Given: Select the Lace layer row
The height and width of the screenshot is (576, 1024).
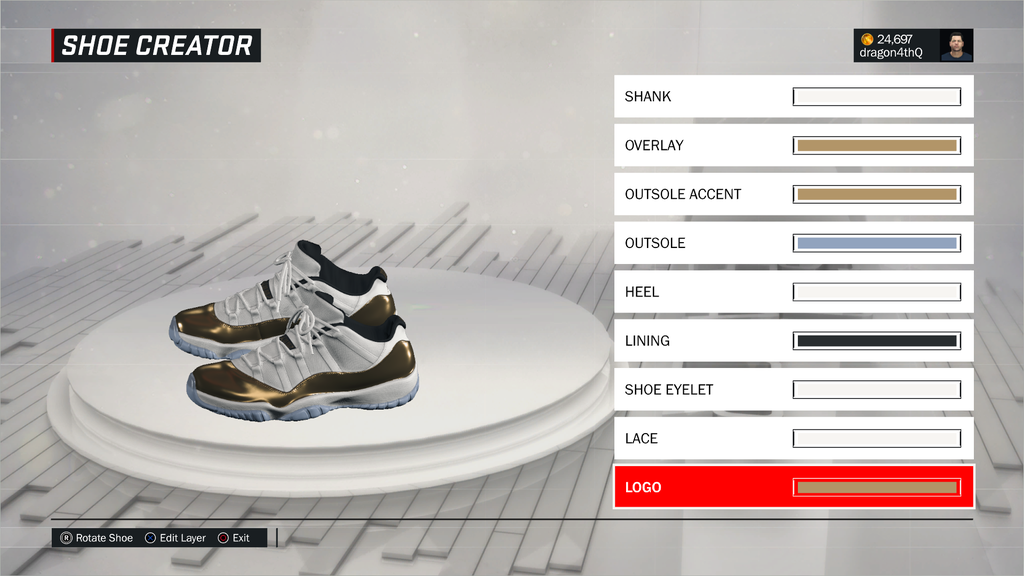Looking at the screenshot, I should coord(793,438).
